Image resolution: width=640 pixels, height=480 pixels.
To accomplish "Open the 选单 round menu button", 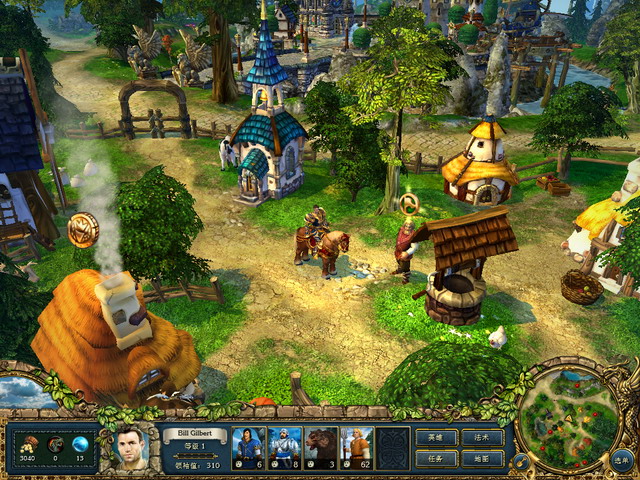I will click(622, 461).
